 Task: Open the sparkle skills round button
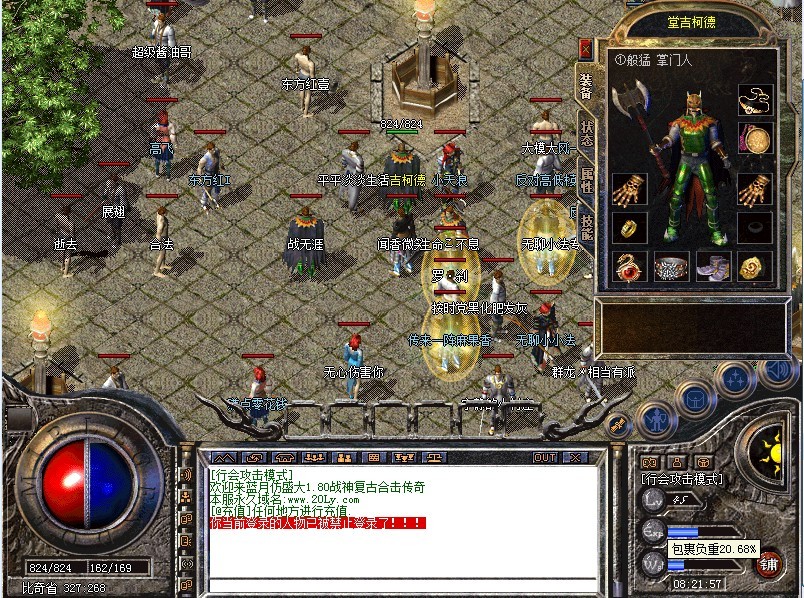coord(736,378)
